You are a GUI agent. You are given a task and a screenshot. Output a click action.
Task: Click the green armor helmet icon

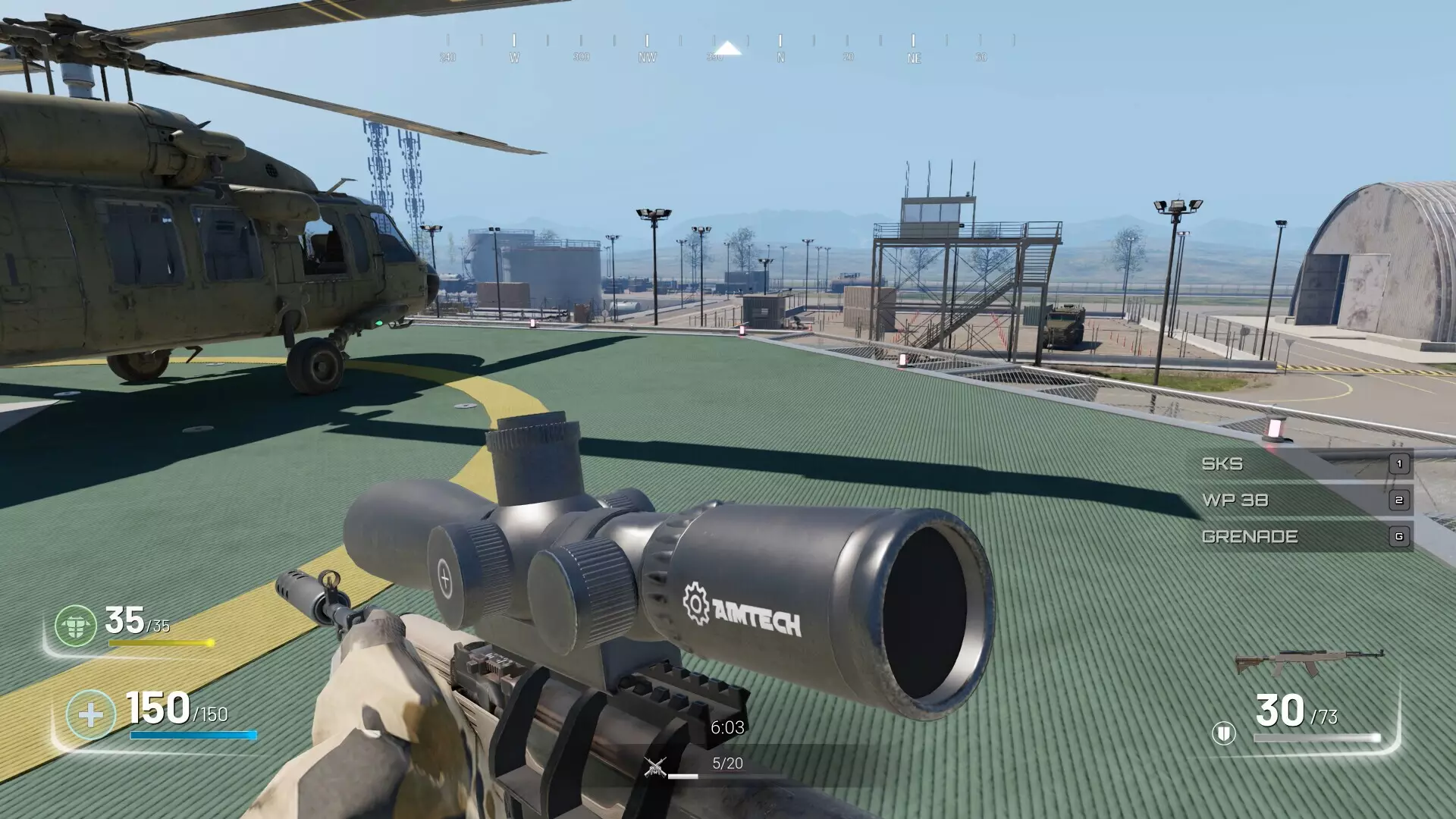76,626
